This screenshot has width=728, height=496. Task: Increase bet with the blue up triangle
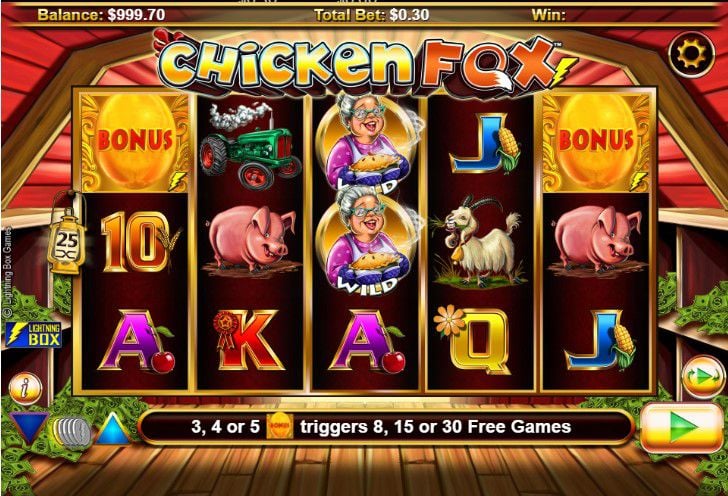(113, 429)
